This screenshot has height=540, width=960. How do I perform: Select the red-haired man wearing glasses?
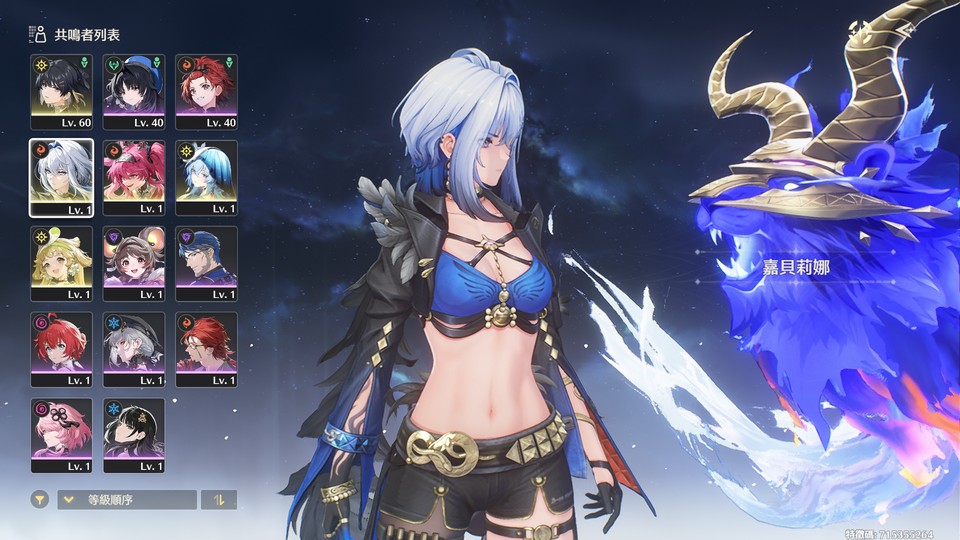pos(207,350)
